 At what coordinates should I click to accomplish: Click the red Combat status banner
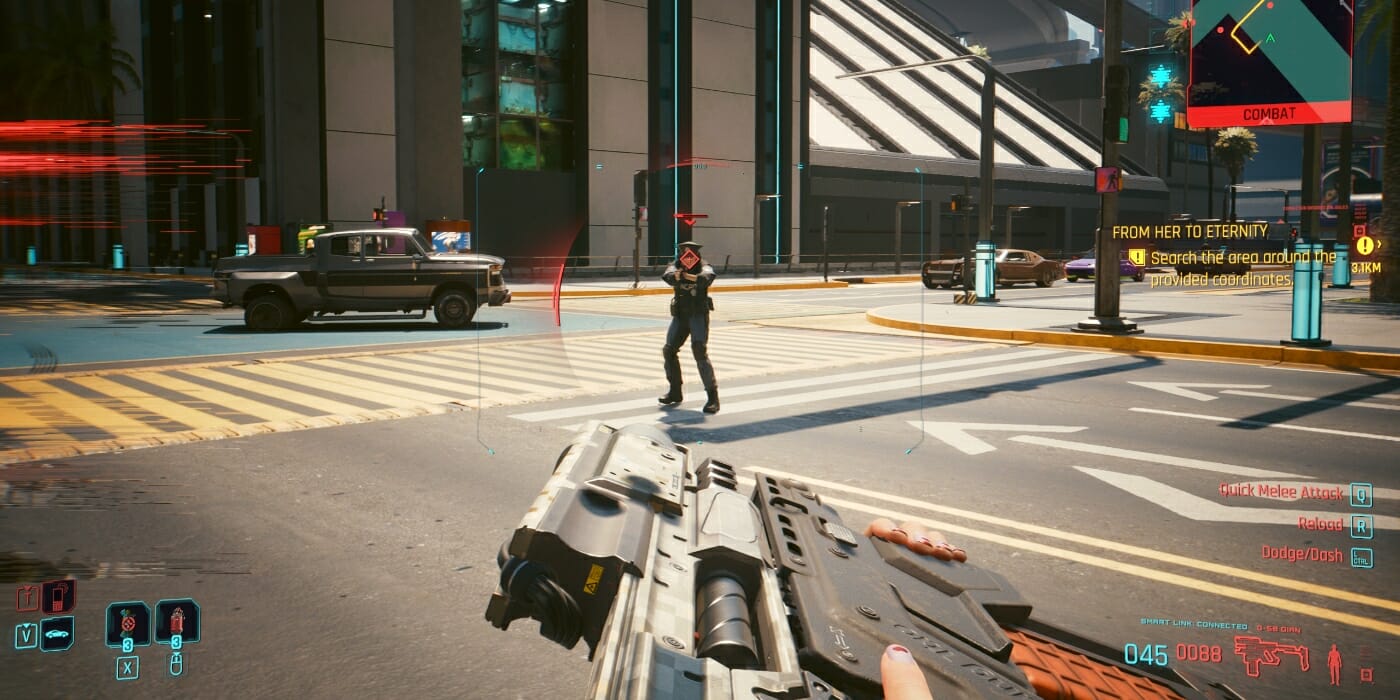point(1270,114)
